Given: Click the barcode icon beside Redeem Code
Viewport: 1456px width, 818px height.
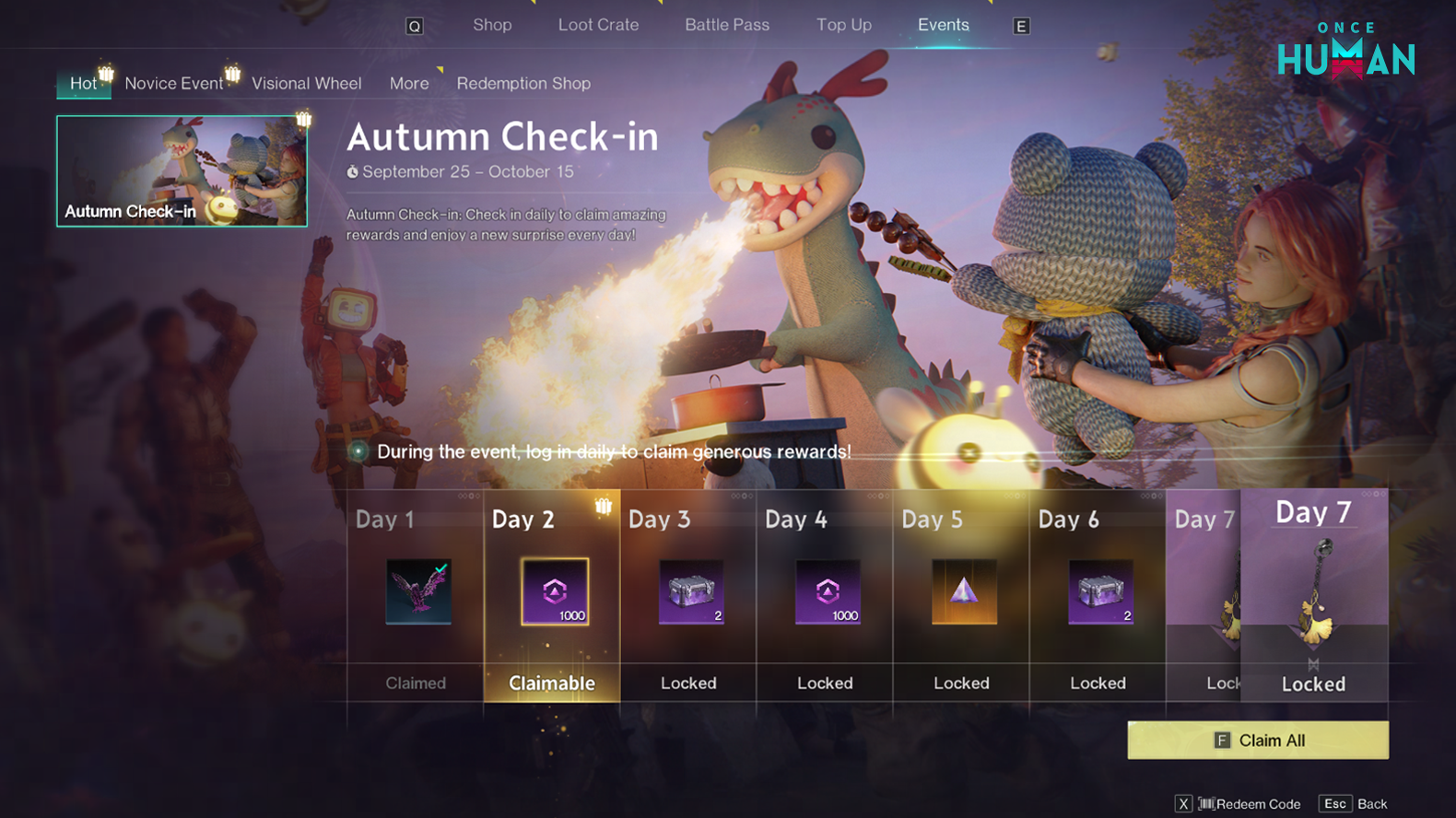Looking at the screenshot, I should click(x=1207, y=803).
